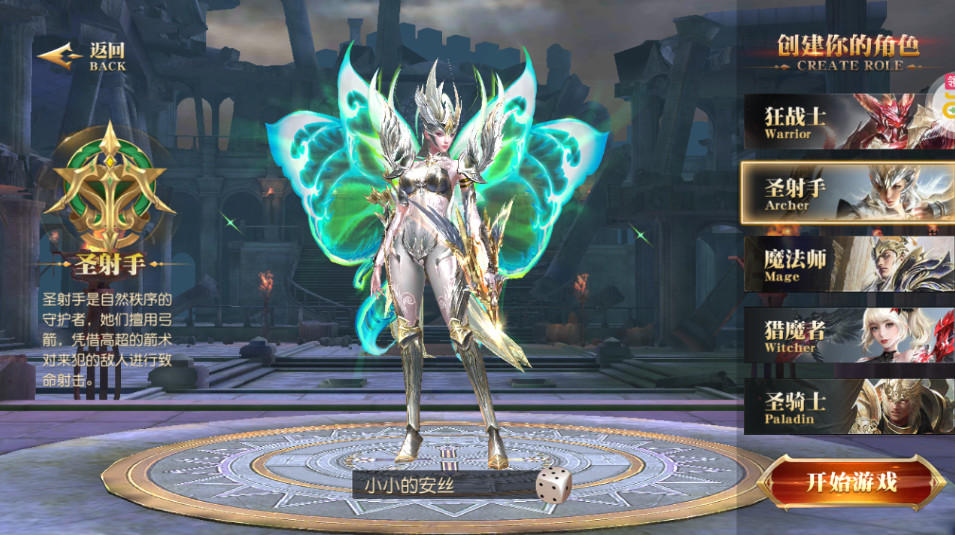Screen dimensions: 955x535
Task: Choose the 圣射手 Archer class
Action: point(845,192)
